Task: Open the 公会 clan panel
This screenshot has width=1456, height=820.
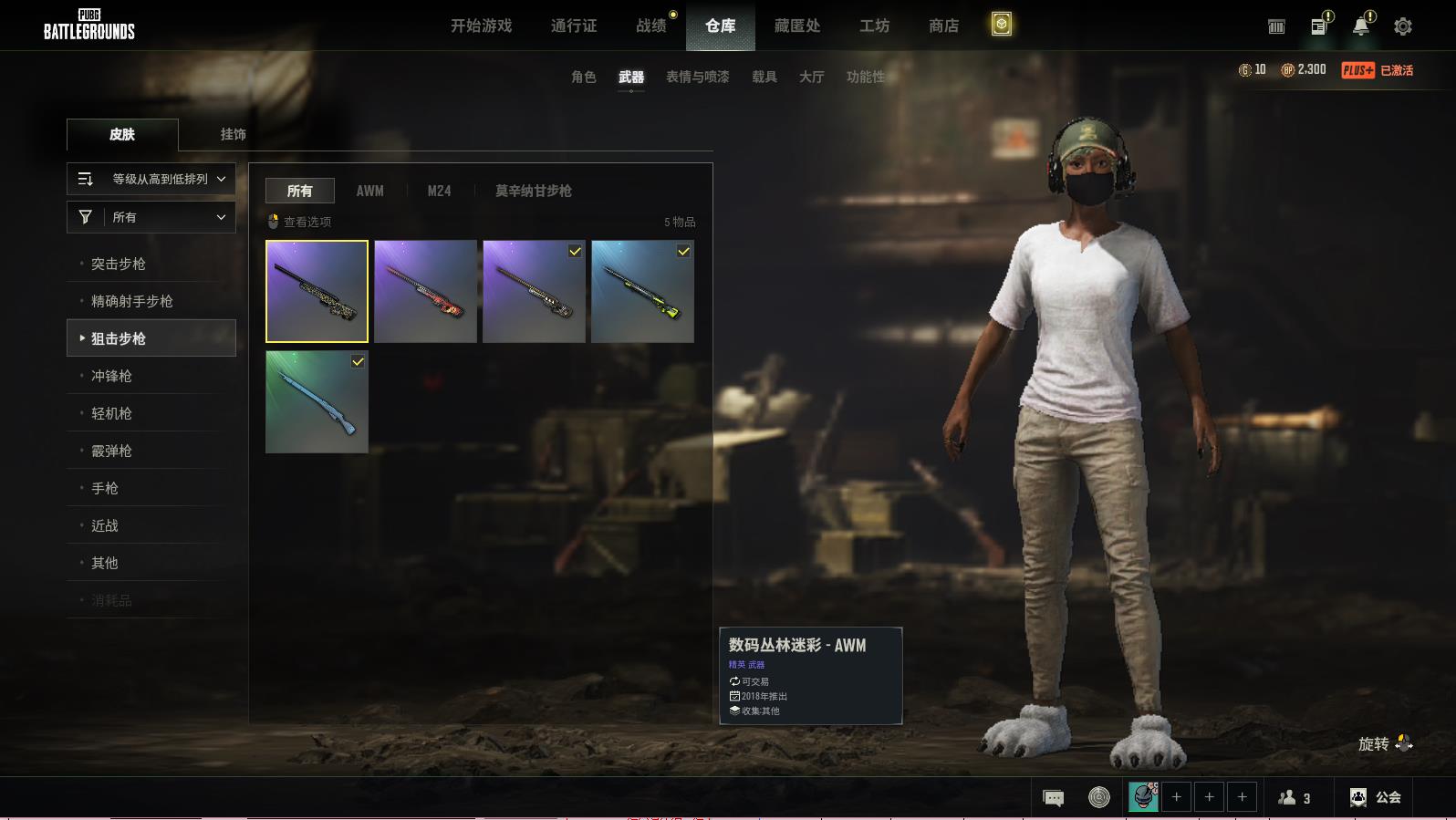Action: [1376, 797]
